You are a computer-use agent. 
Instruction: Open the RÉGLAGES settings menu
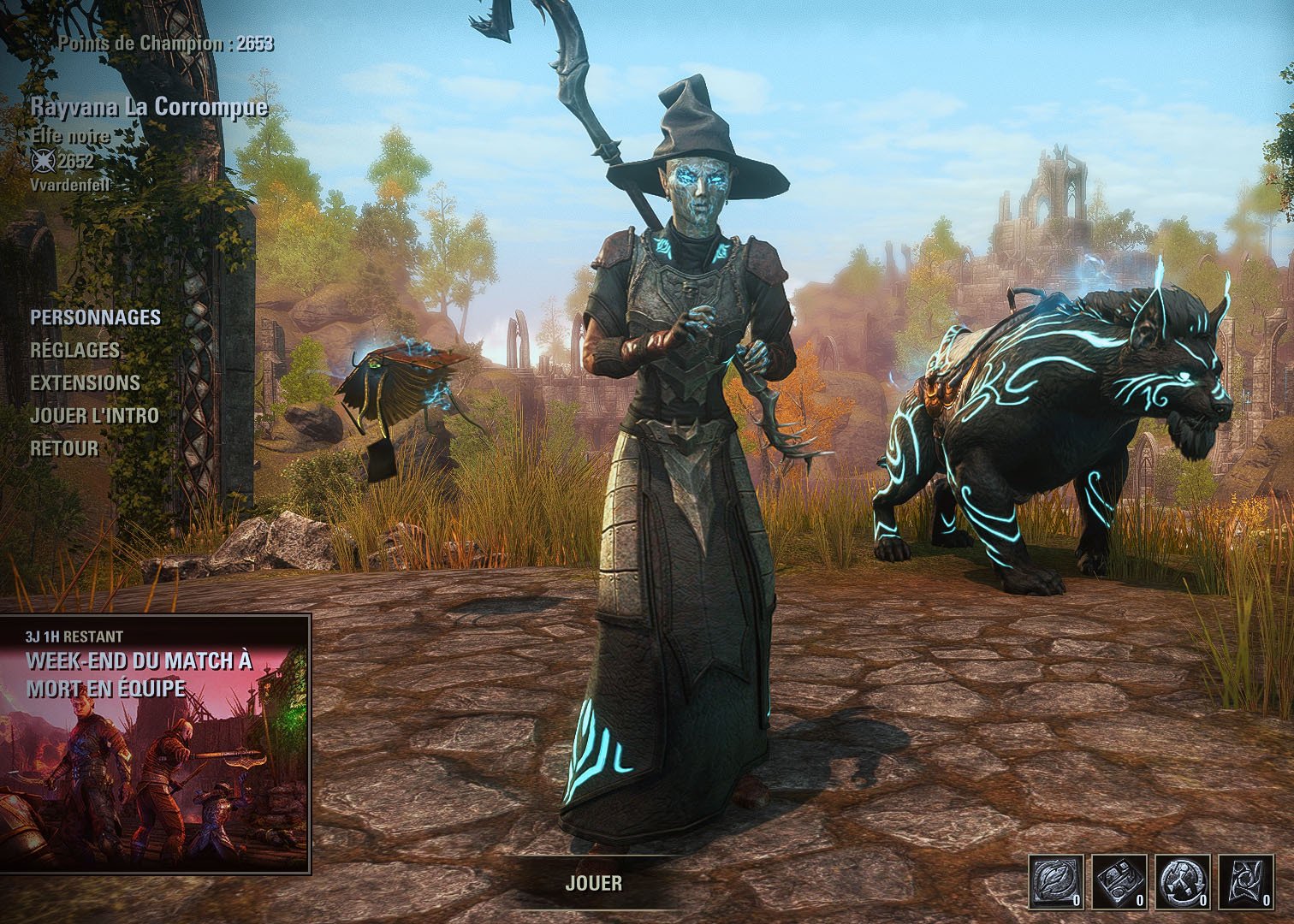click(74, 350)
